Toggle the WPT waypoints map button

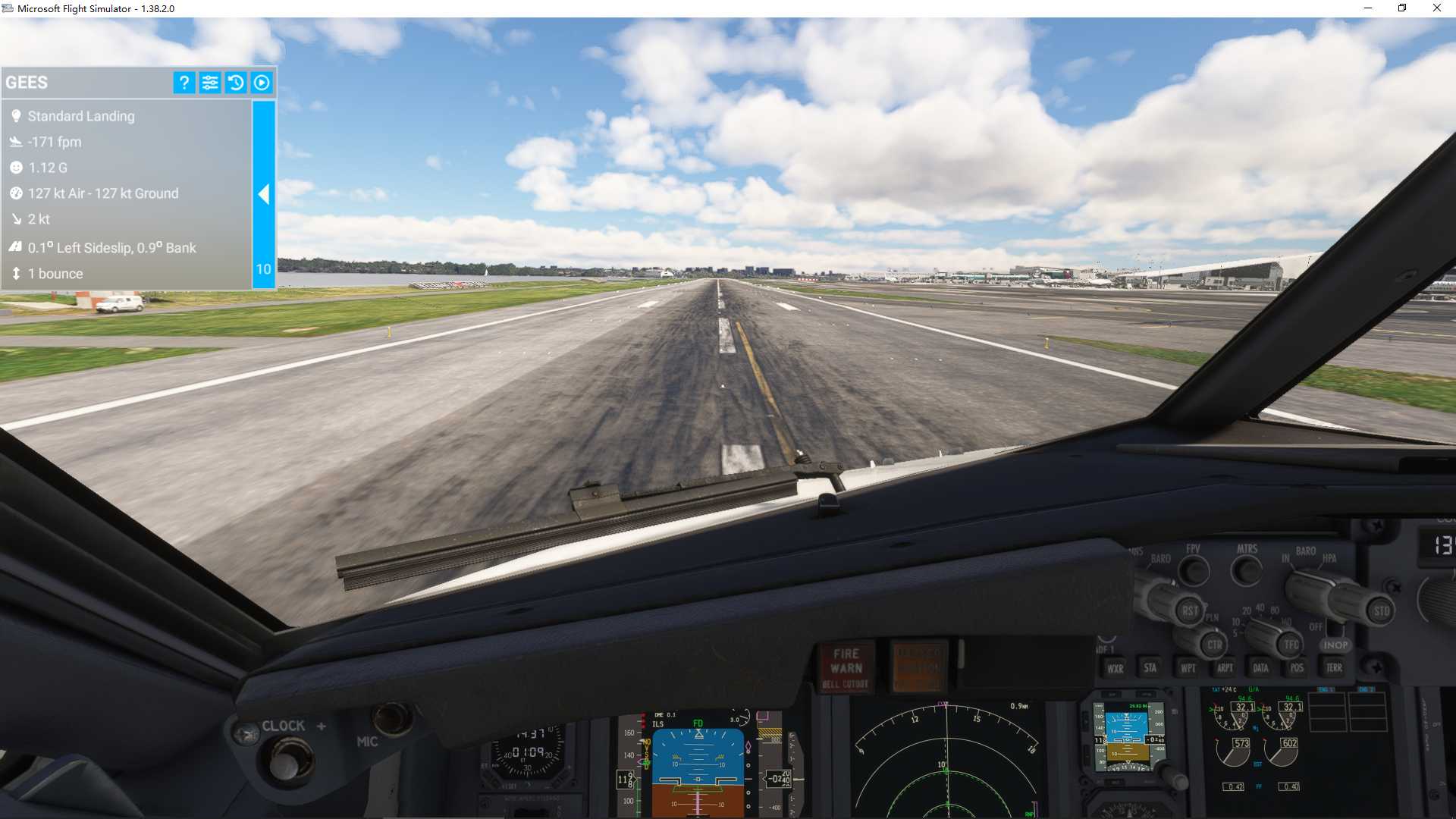coord(1188,668)
